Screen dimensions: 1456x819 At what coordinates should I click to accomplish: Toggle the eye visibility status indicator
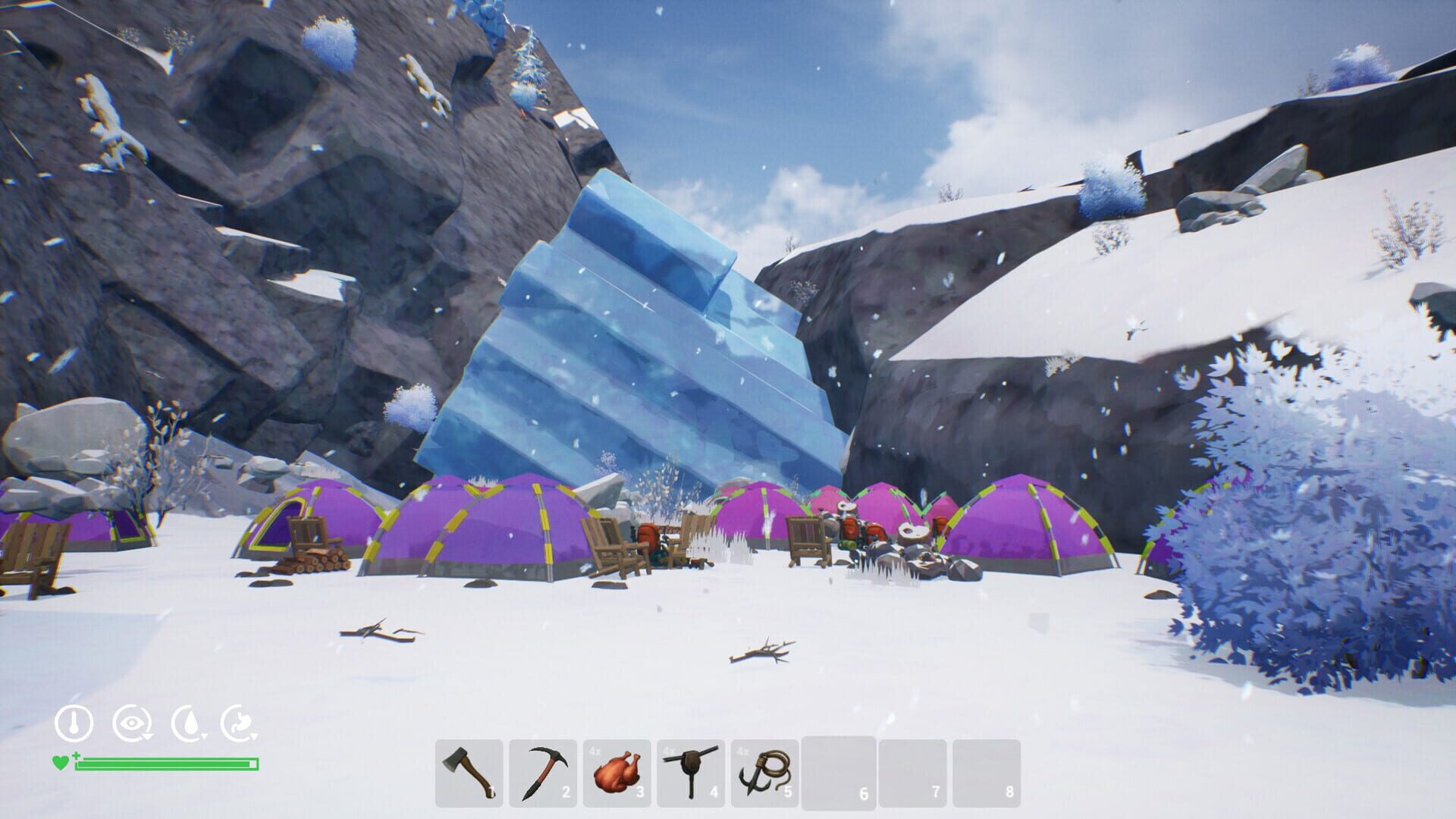pyautogui.click(x=131, y=722)
